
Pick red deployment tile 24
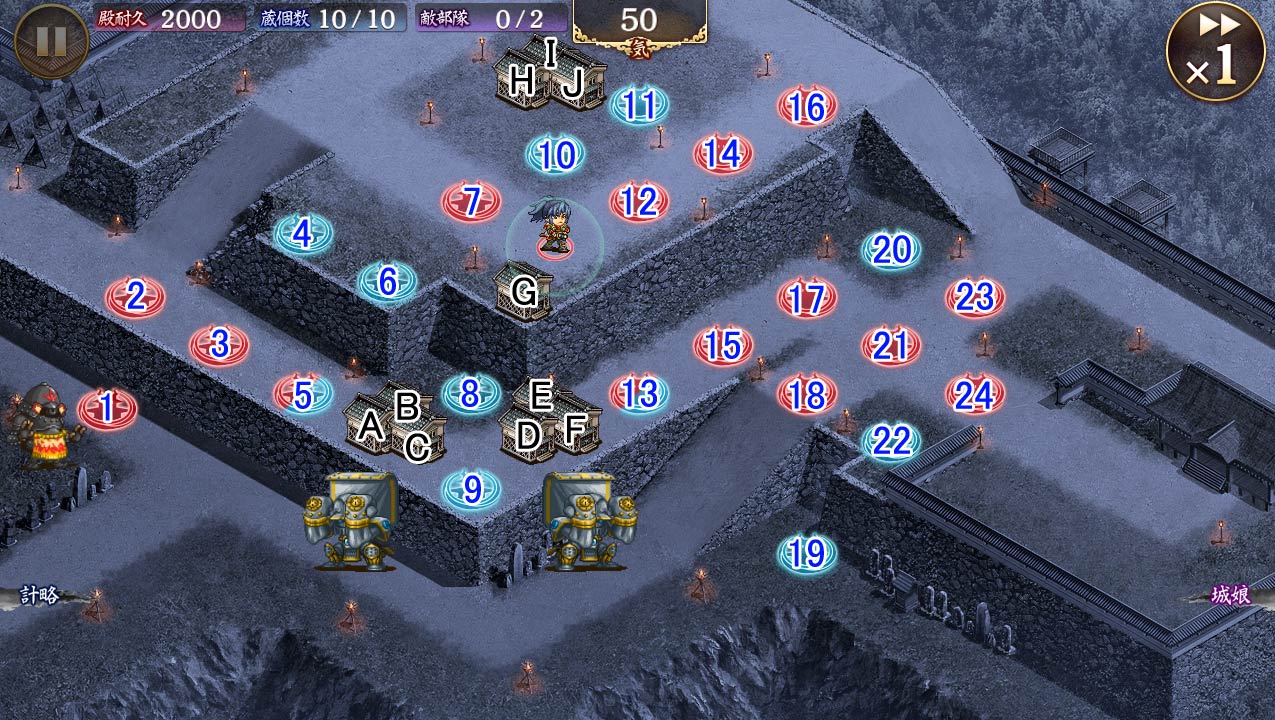pos(975,394)
